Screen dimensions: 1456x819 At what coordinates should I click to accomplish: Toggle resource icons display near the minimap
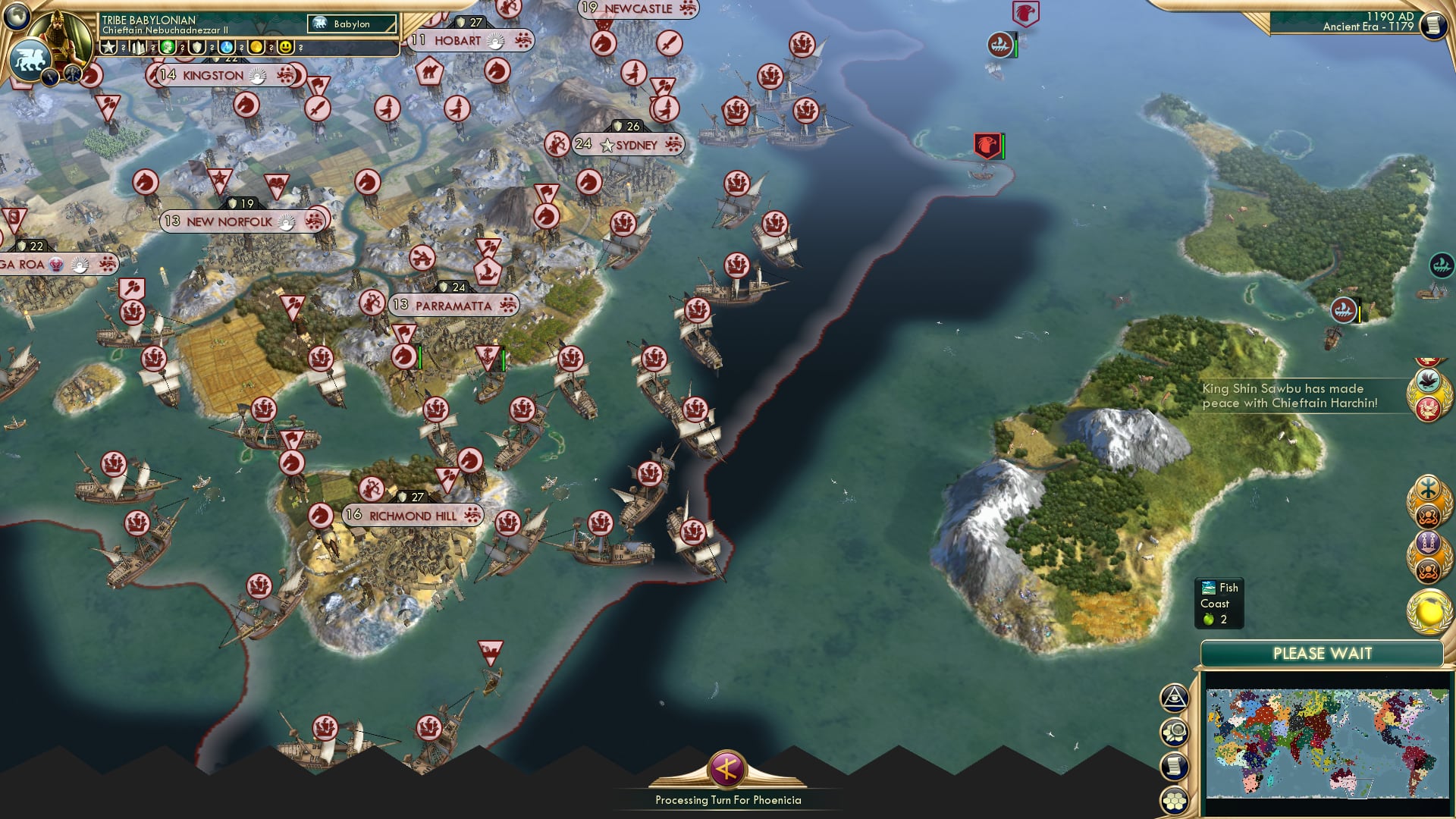point(1175,732)
